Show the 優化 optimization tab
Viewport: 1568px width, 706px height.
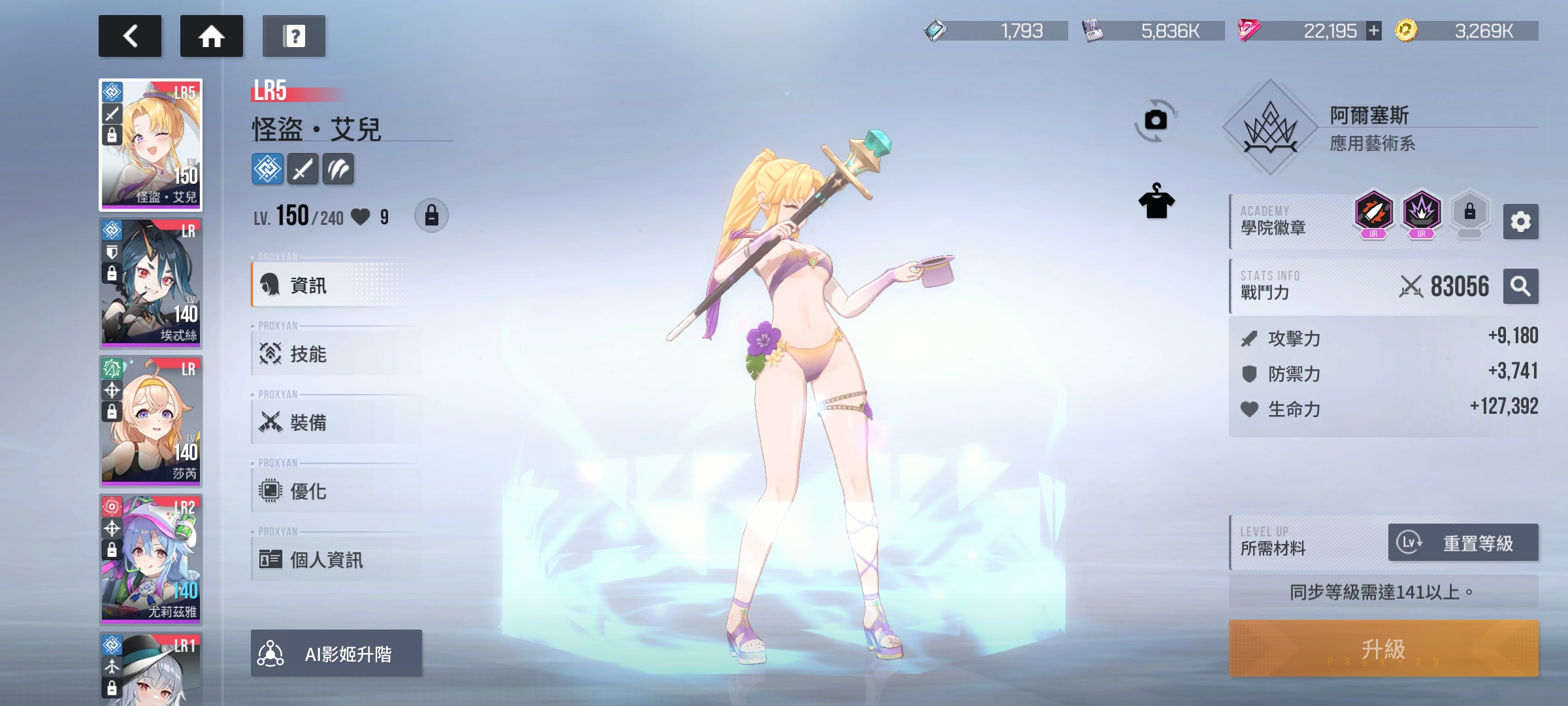tap(333, 491)
